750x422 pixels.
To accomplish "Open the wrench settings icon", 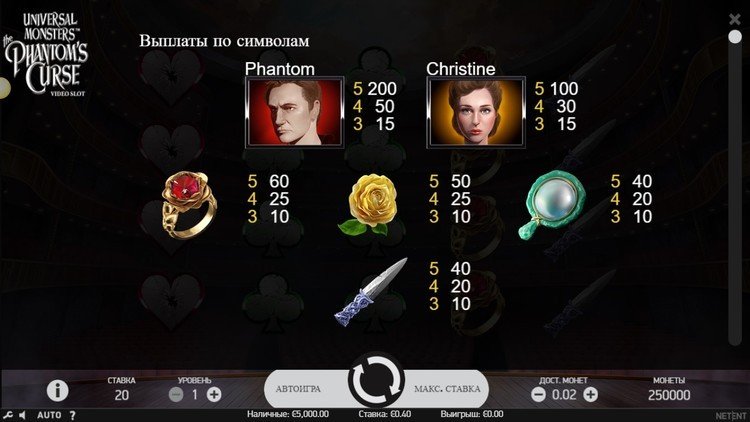I will (8, 415).
